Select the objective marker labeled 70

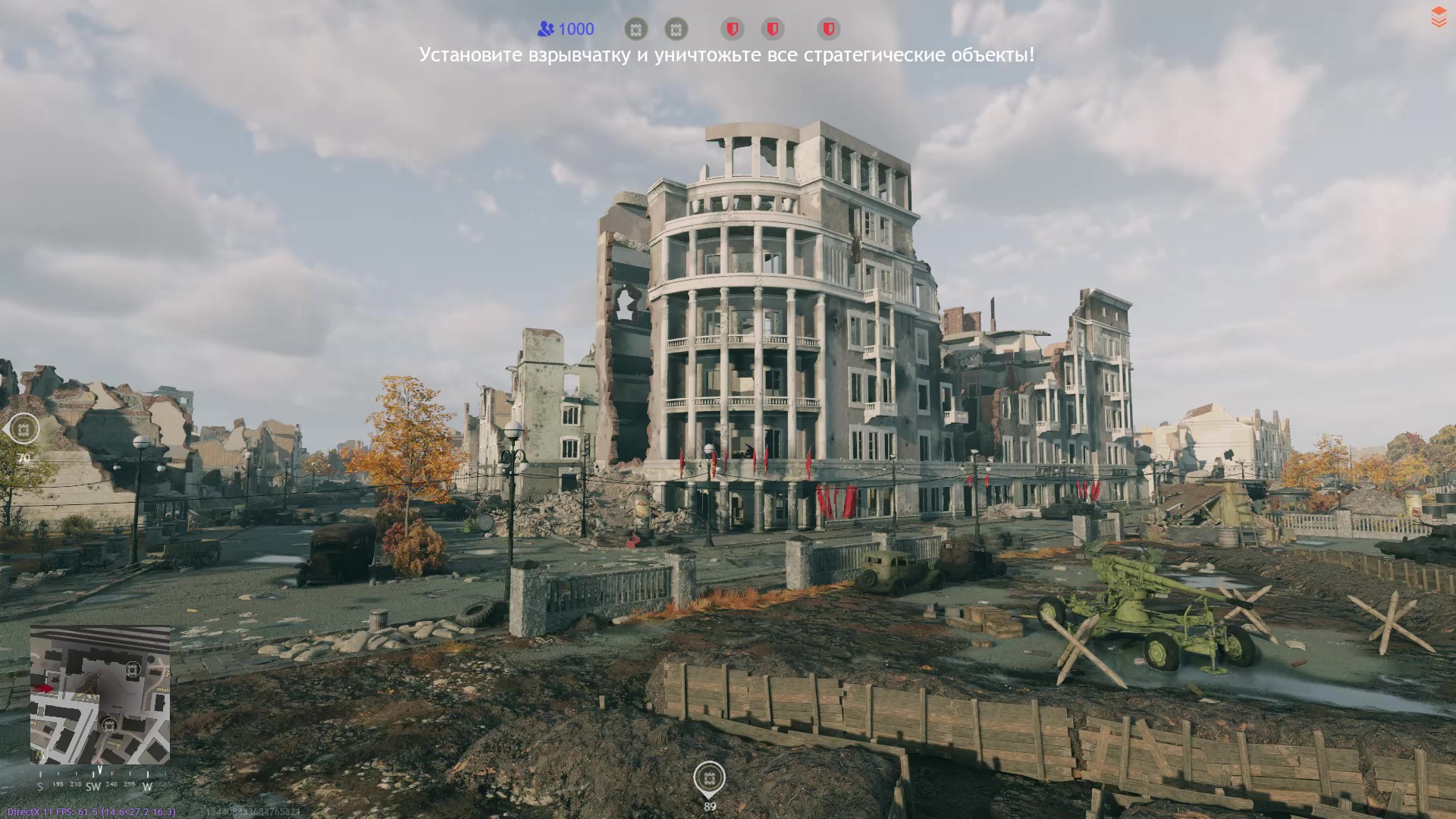tap(24, 429)
